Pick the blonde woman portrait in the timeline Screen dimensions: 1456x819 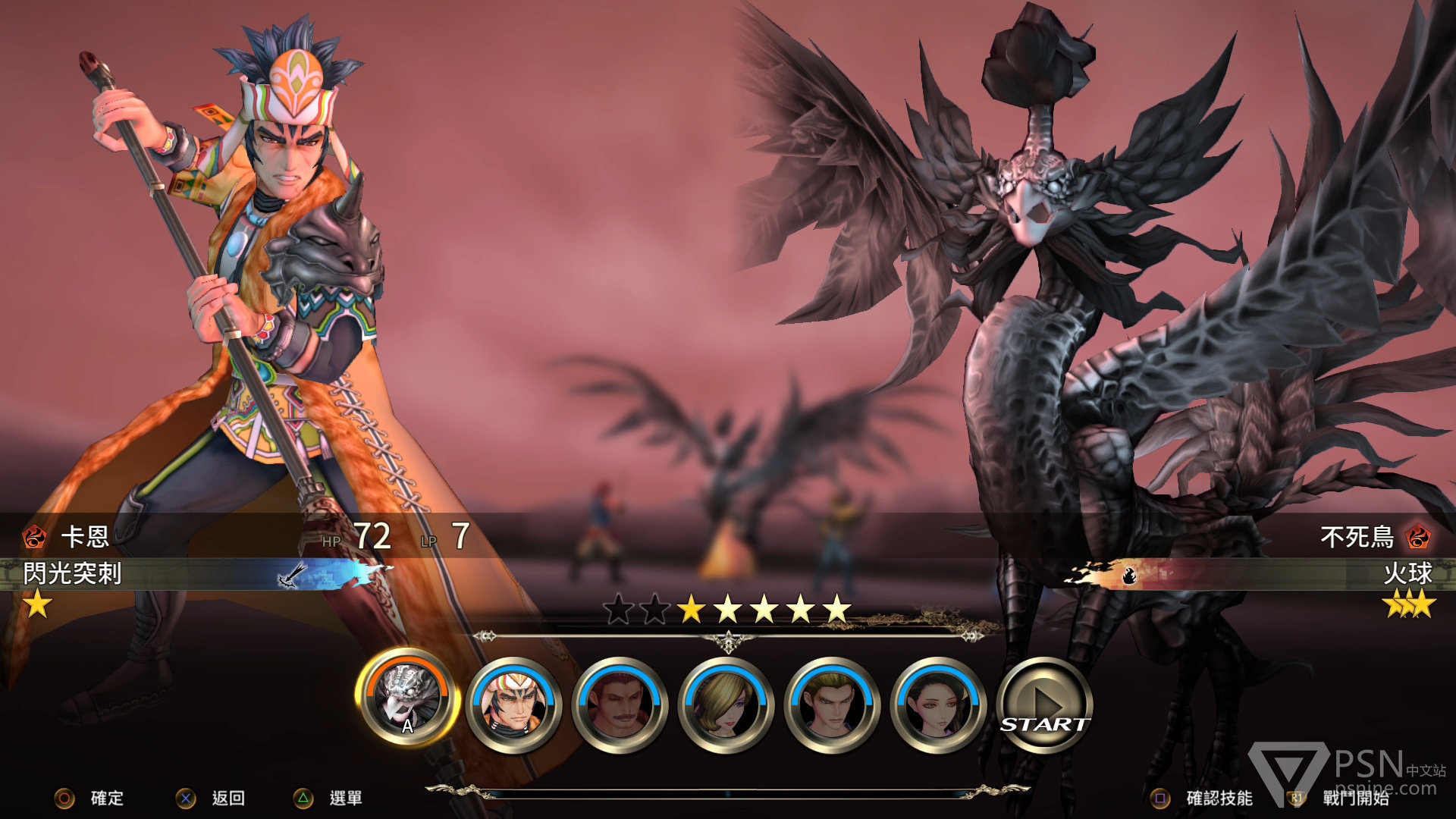[726, 704]
